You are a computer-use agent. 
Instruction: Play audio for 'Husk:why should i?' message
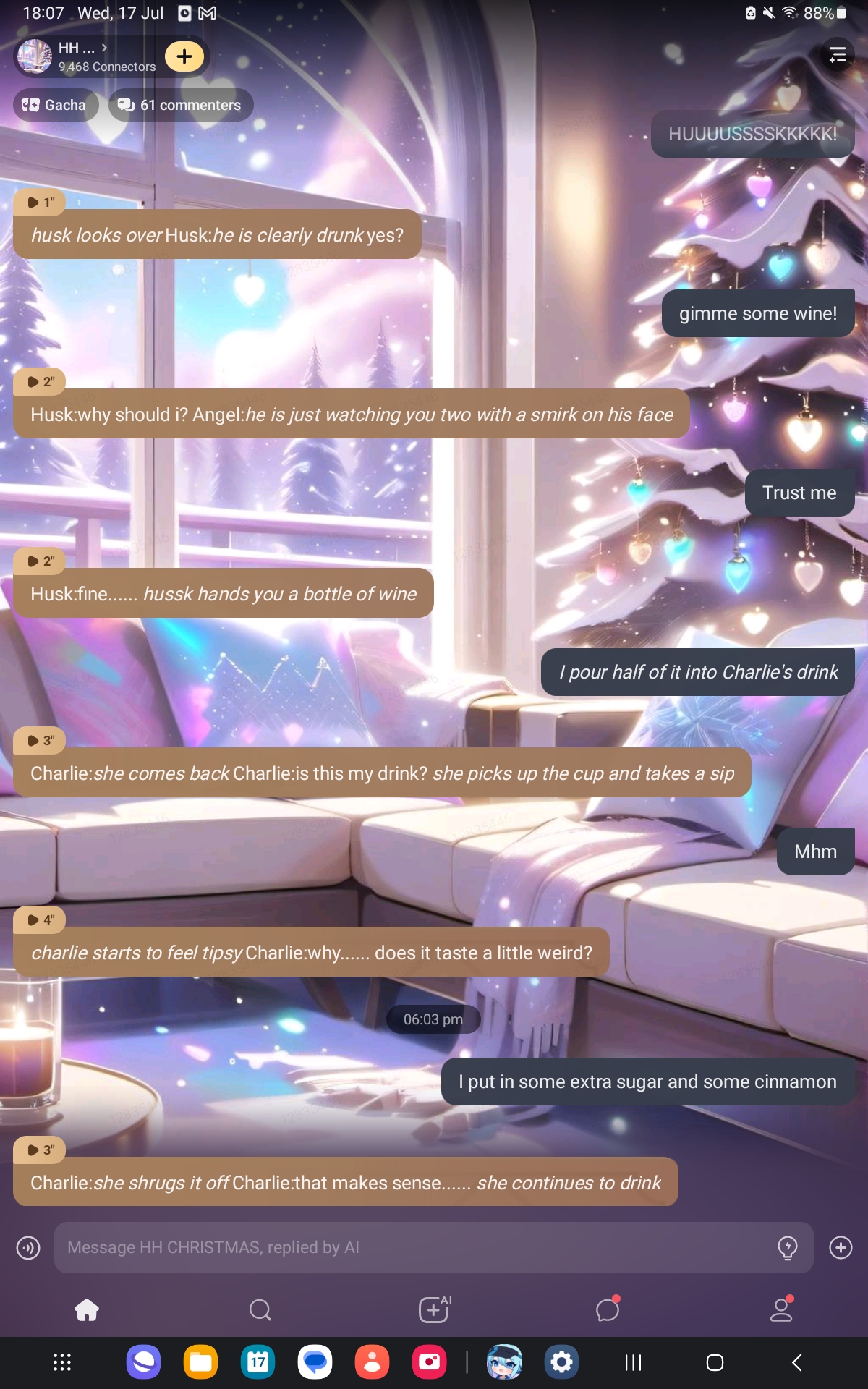[40, 382]
